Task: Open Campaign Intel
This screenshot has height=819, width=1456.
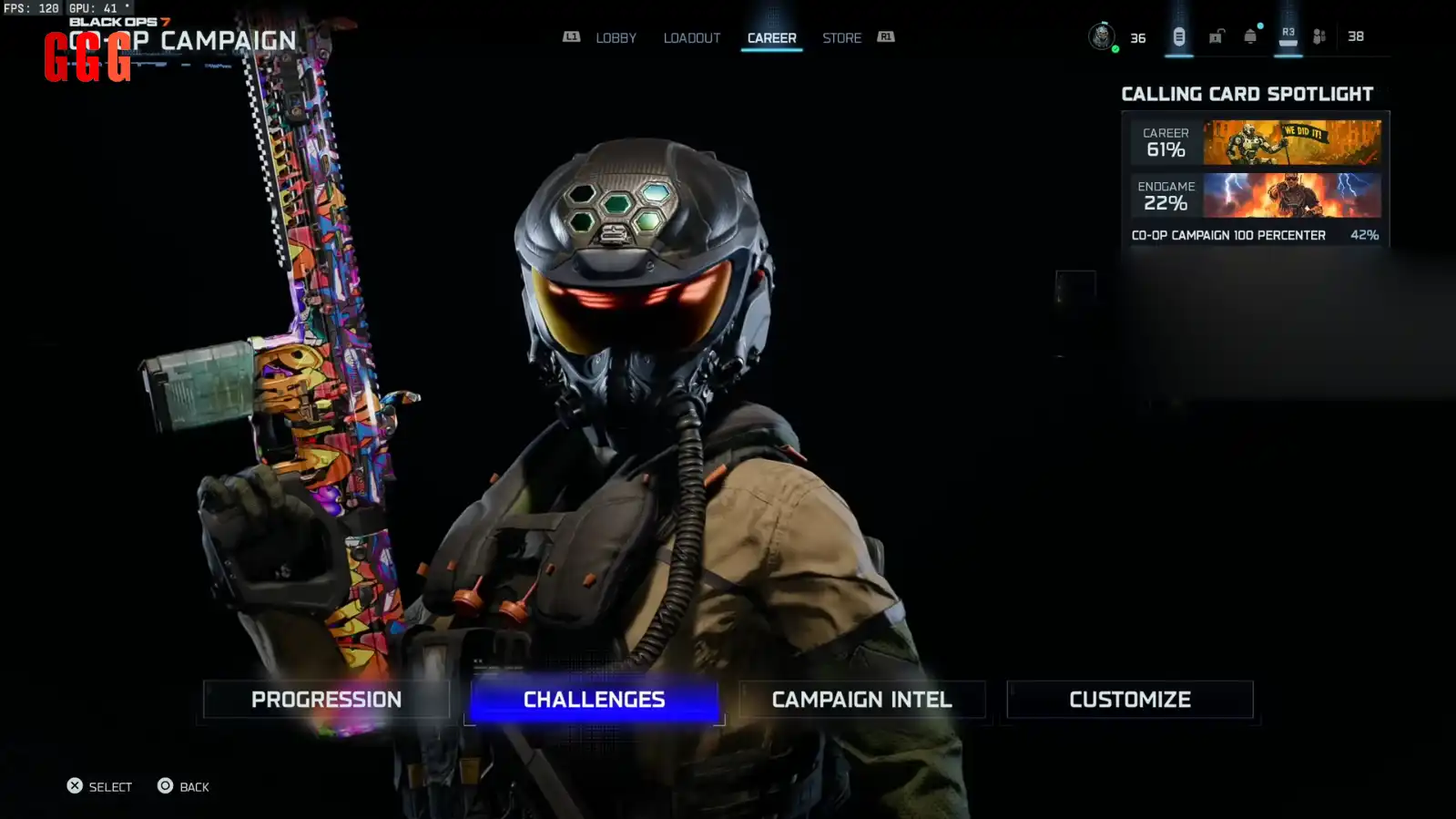Action: pyautogui.click(x=861, y=700)
